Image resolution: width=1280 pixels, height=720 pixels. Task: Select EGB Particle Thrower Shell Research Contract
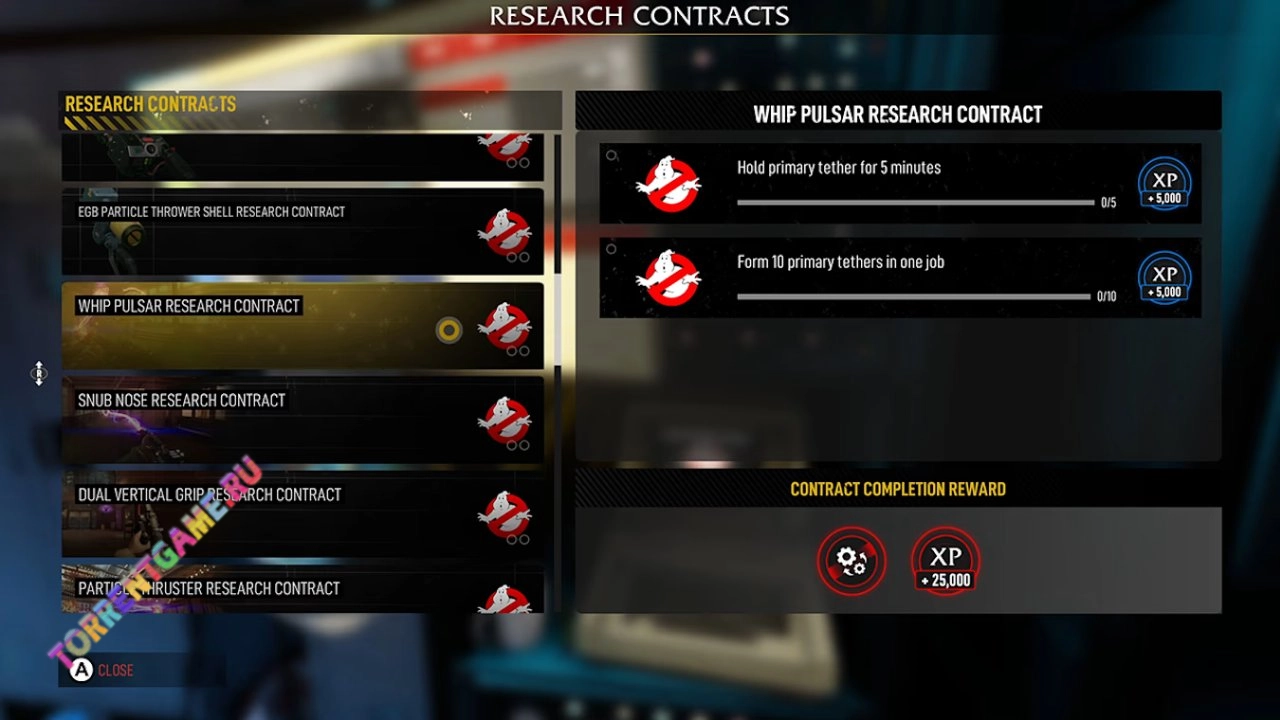302,232
